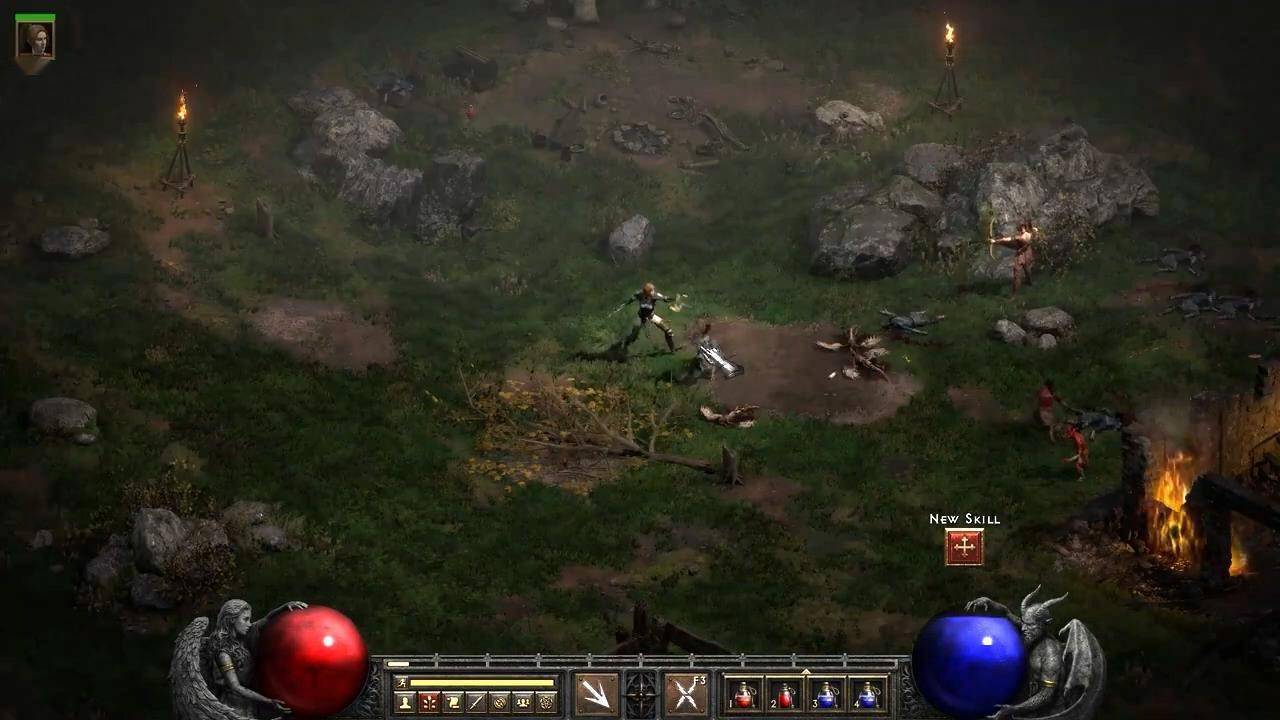Open the circular Automap icon
This screenshot has height=720, width=1280.
tap(502, 702)
